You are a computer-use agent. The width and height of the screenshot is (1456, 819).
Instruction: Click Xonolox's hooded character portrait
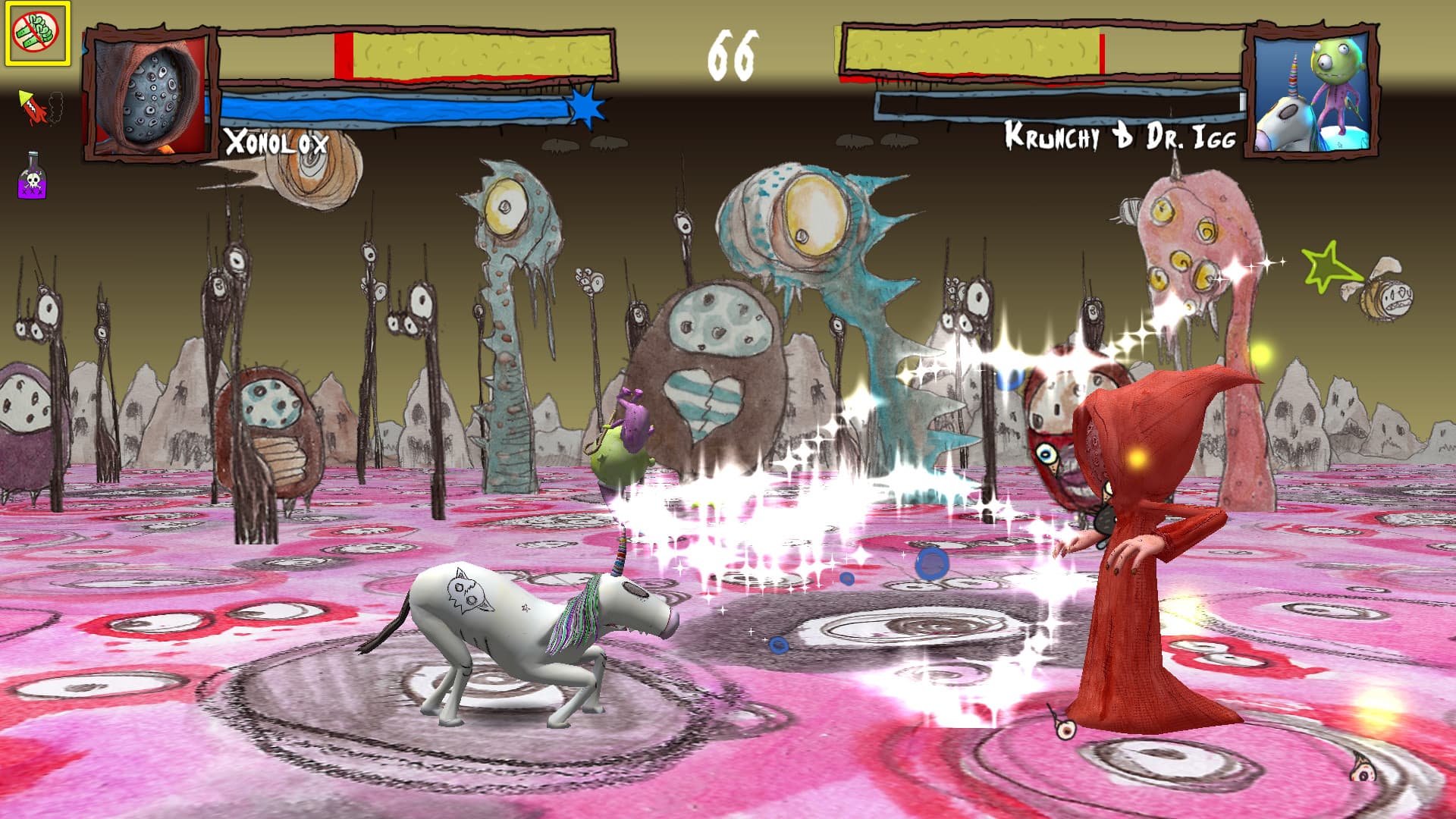149,93
